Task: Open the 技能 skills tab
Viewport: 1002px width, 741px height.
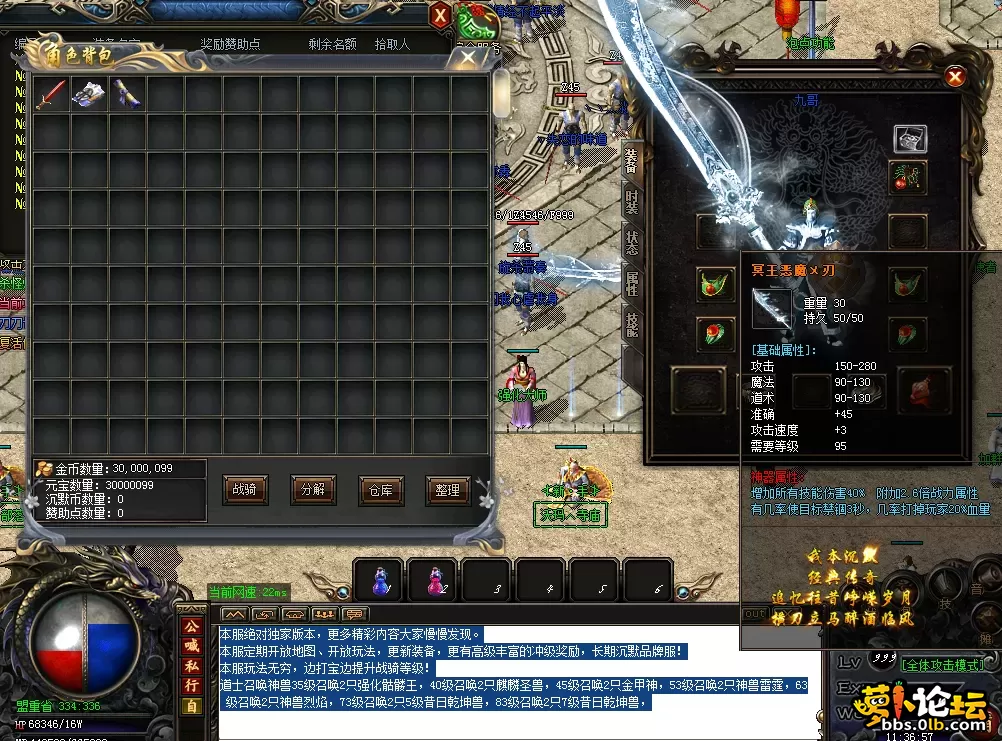Action: 631,323
